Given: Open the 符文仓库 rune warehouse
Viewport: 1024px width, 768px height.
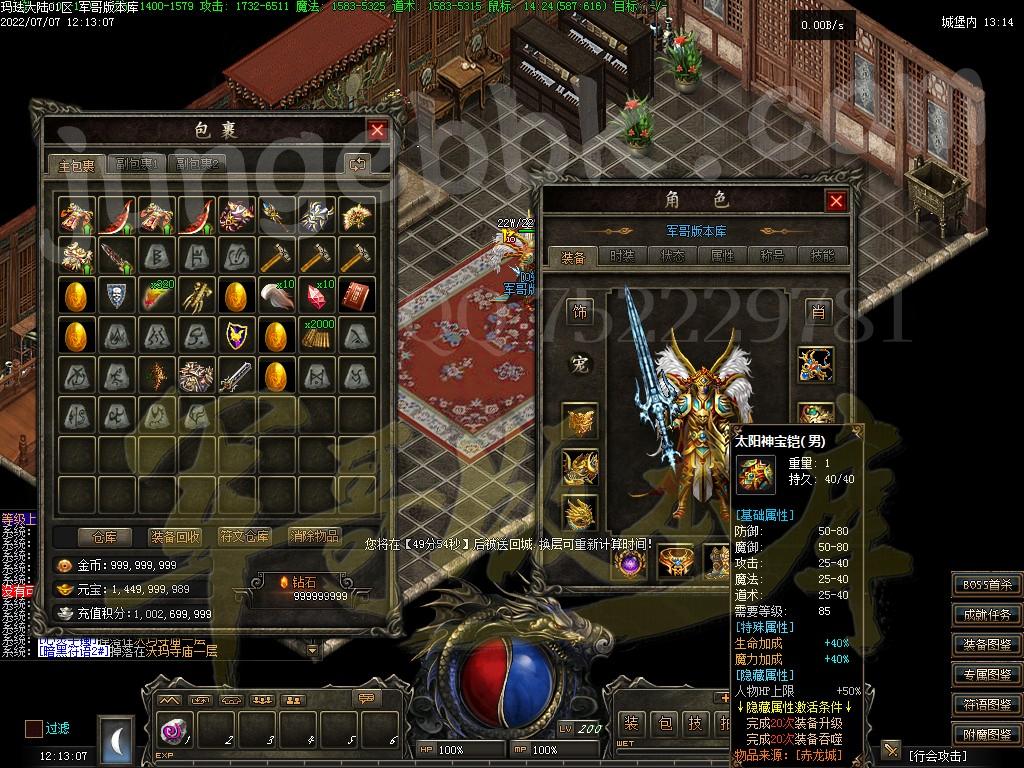Looking at the screenshot, I should [x=245, y=537].
